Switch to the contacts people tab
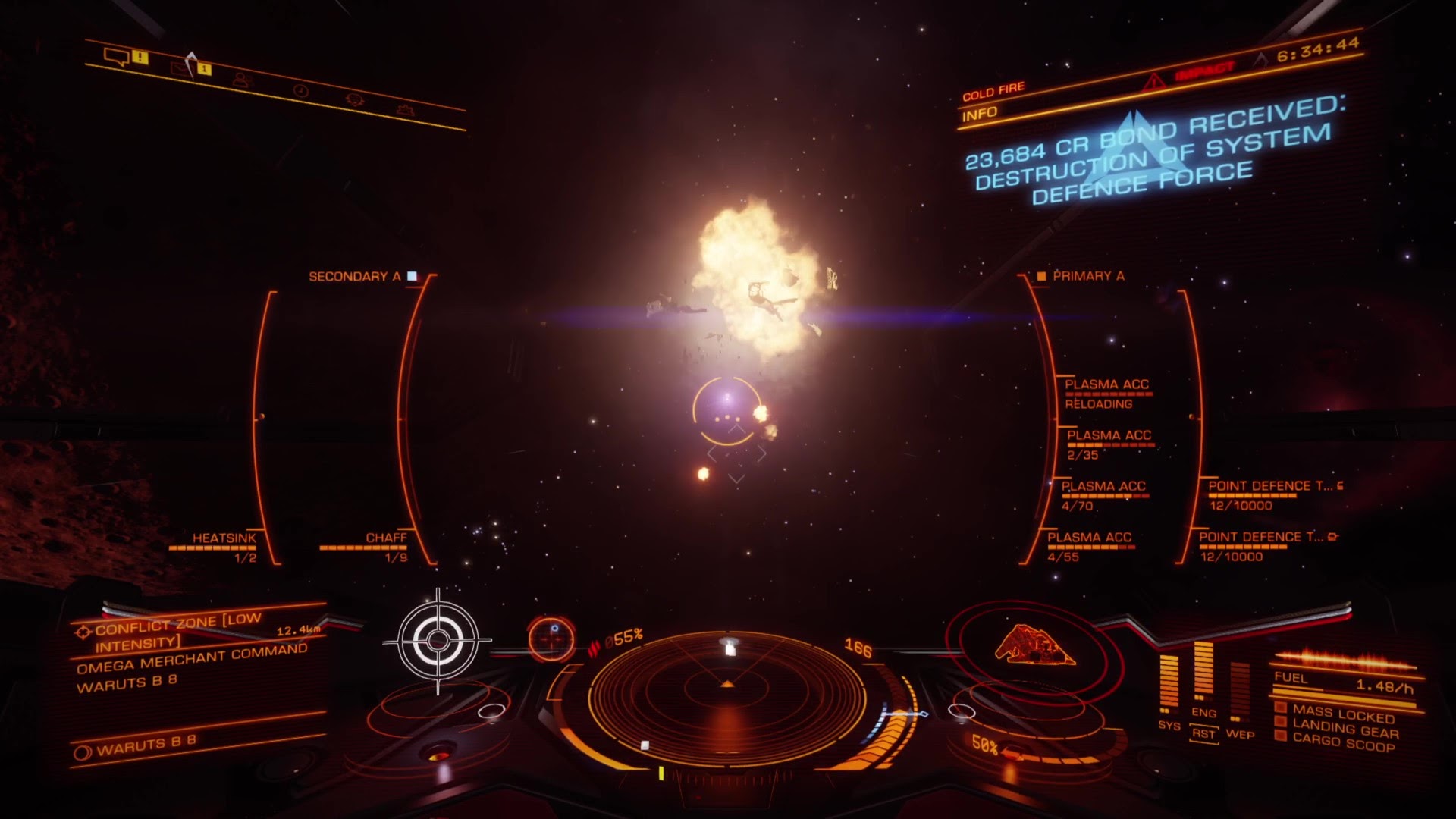 point(241,80)
